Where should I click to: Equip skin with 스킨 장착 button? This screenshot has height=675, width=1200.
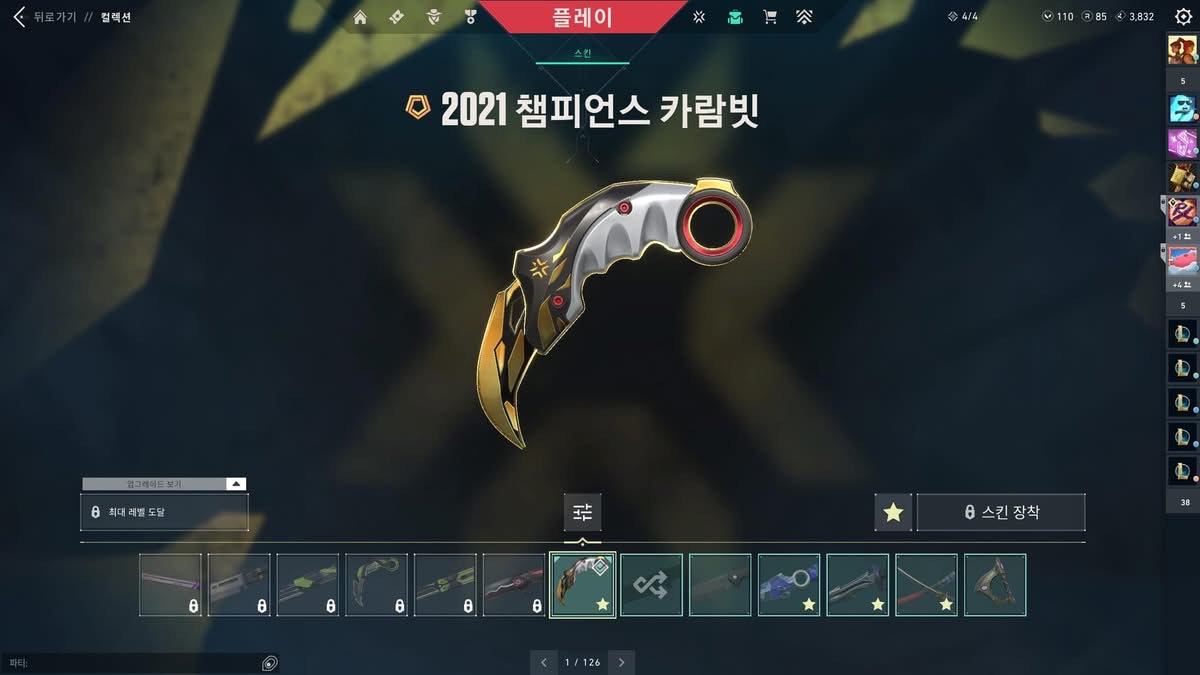(x=1001, y=512)
